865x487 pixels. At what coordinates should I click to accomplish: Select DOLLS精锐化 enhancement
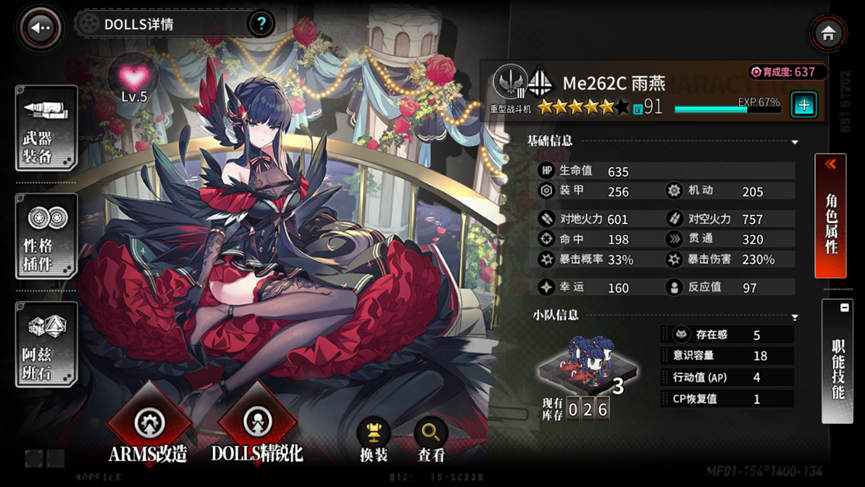257,427
